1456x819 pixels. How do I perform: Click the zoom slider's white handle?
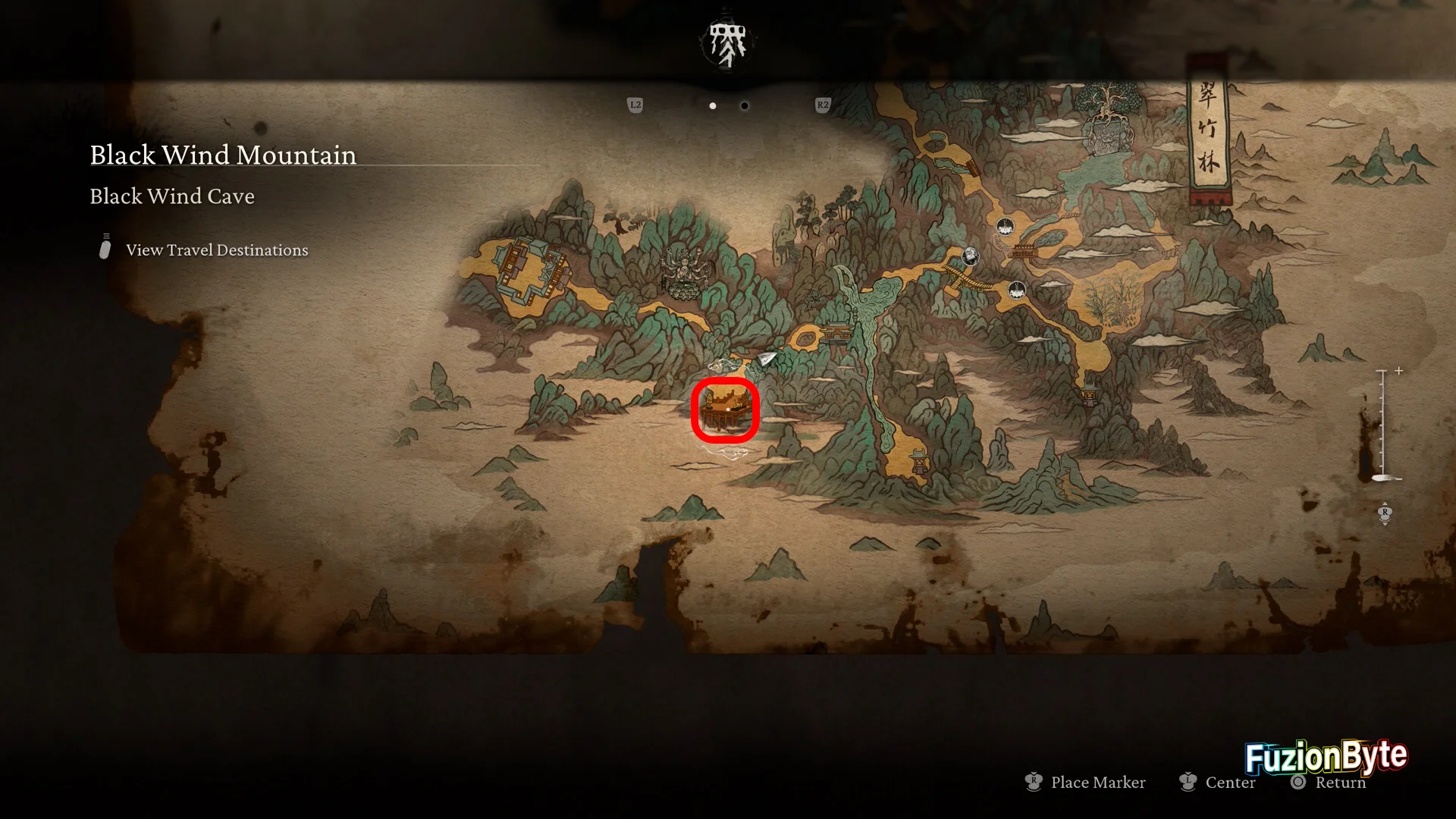pos(1385,478)
